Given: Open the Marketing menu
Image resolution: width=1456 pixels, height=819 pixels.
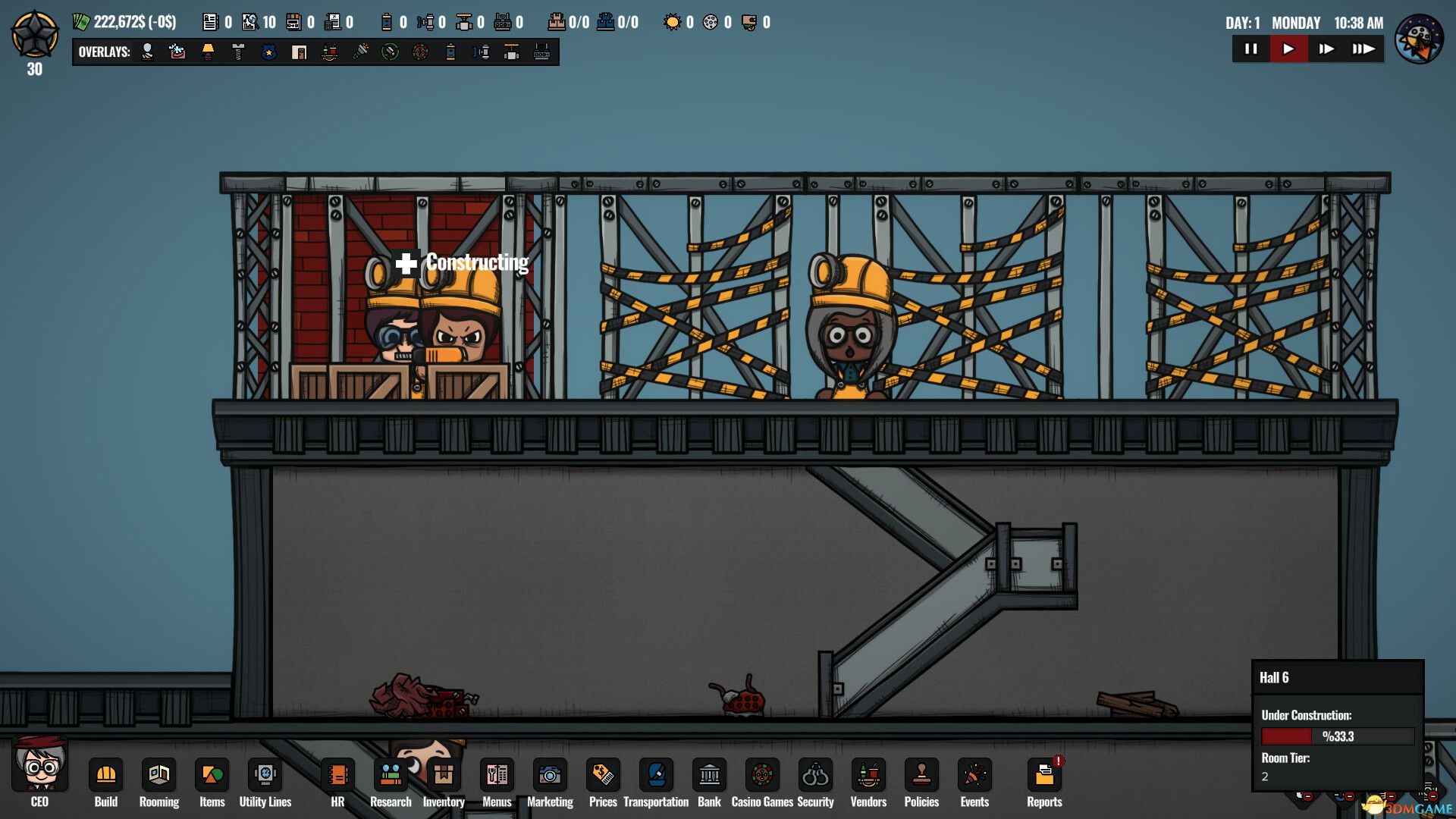Looking at the screenshot, I should pyautogui.click(x=550, y=776).
